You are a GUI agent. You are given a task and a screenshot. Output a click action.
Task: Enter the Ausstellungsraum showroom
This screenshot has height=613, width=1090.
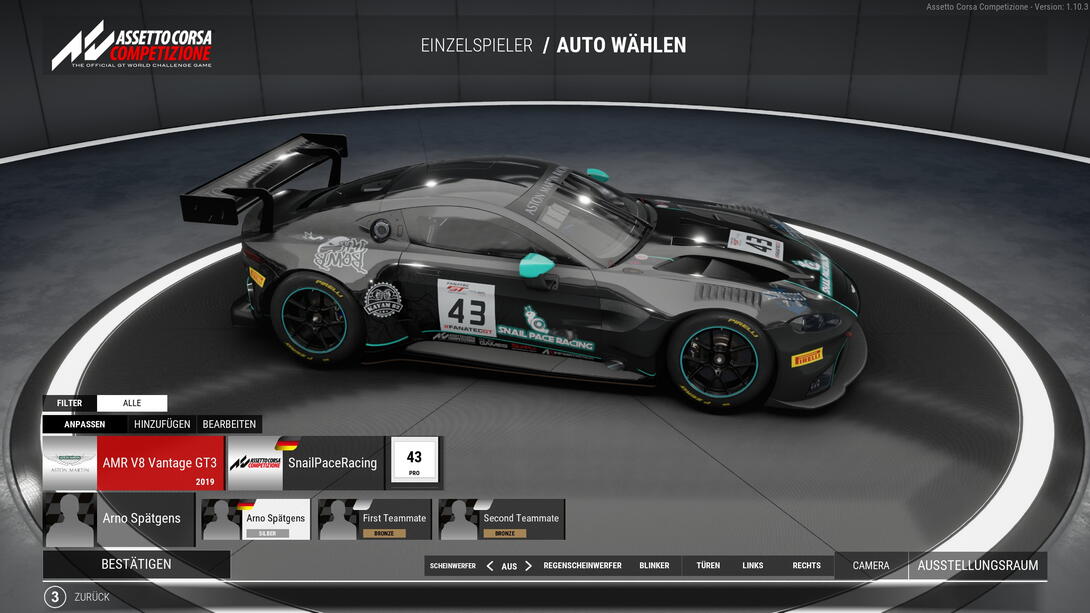977,566
